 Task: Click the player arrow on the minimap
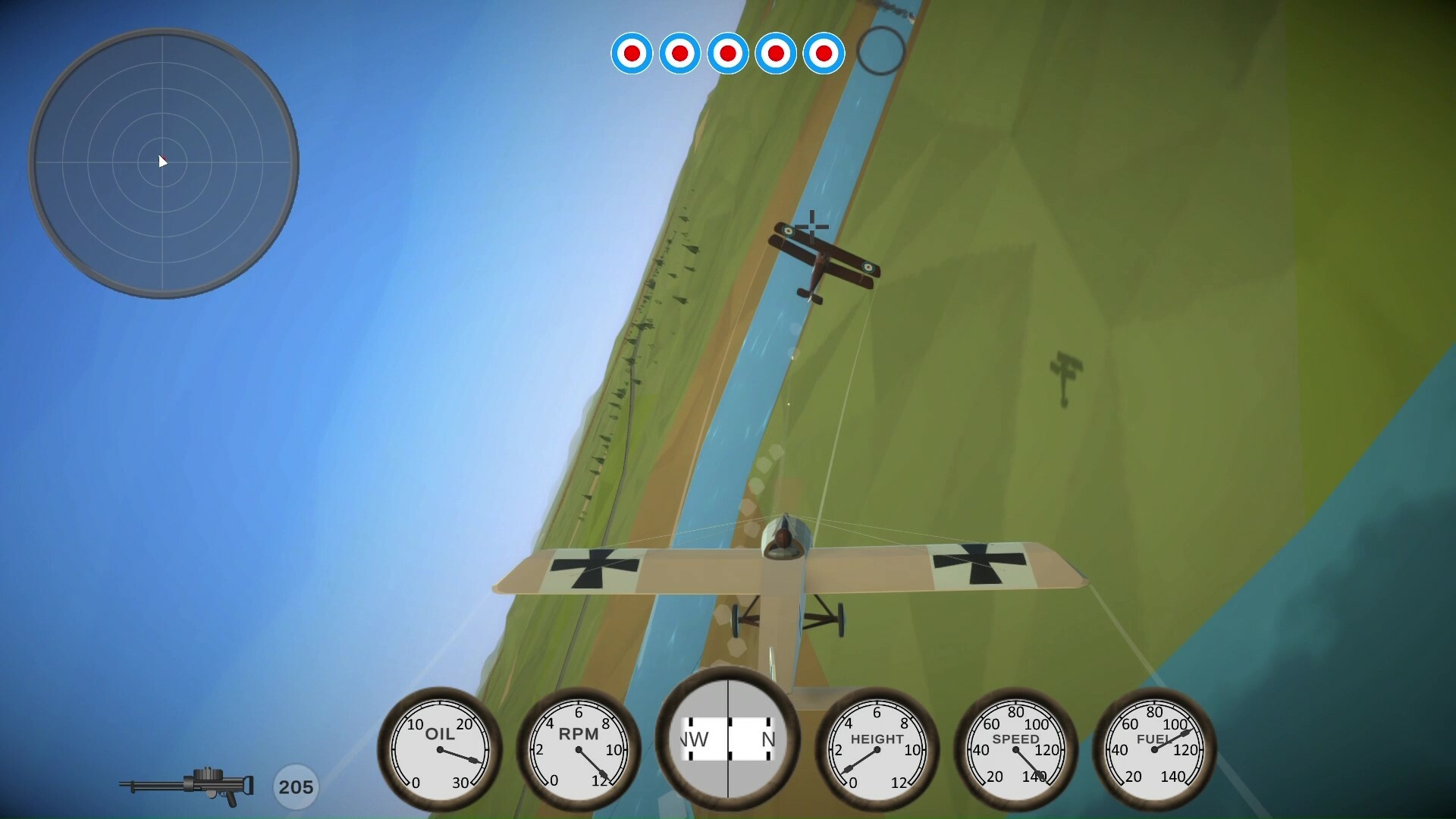pyautogui.click(x=162, y=162)
